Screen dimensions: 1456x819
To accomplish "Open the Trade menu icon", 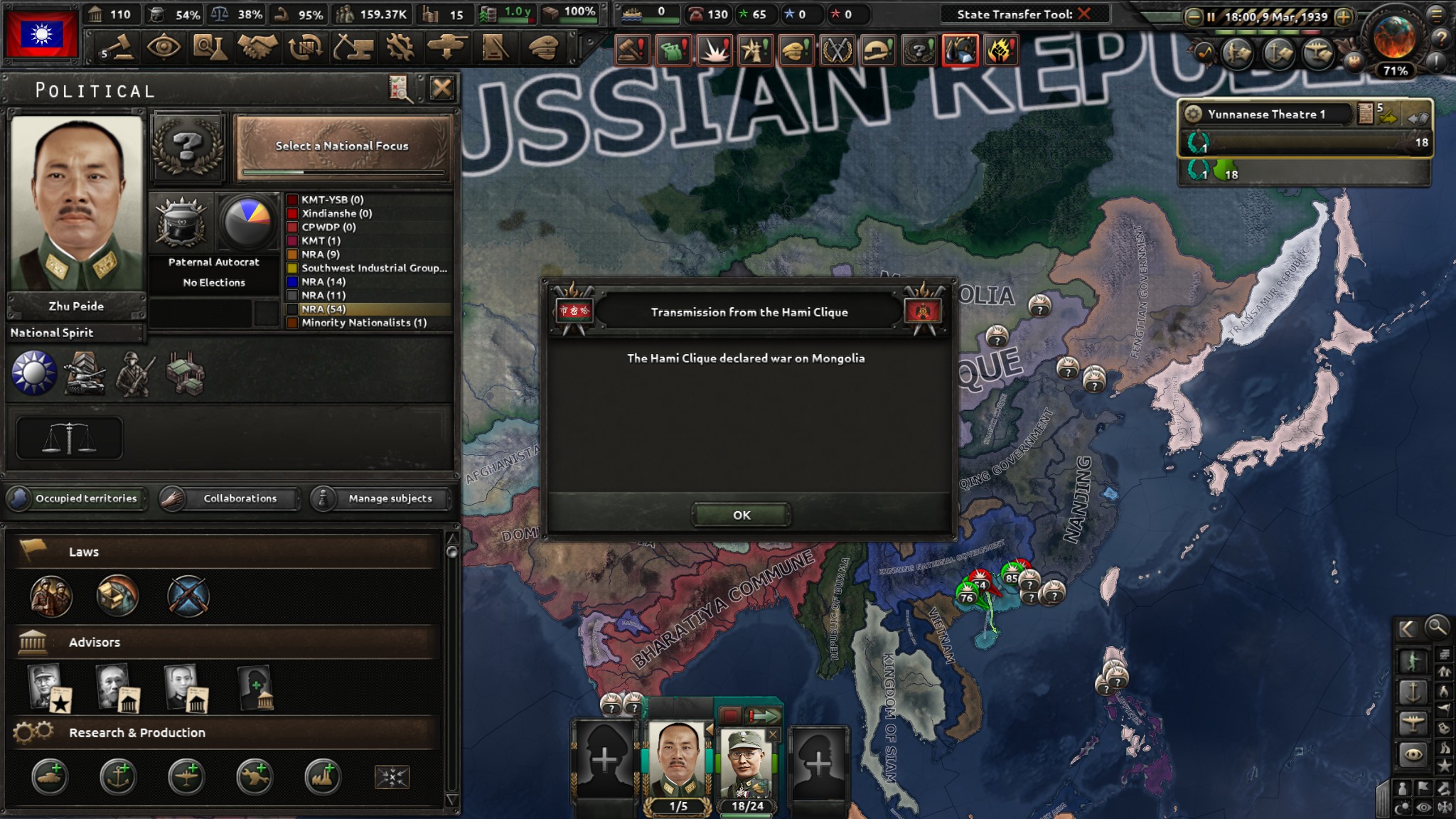I will pyautogui.click(x=307, y=47).
